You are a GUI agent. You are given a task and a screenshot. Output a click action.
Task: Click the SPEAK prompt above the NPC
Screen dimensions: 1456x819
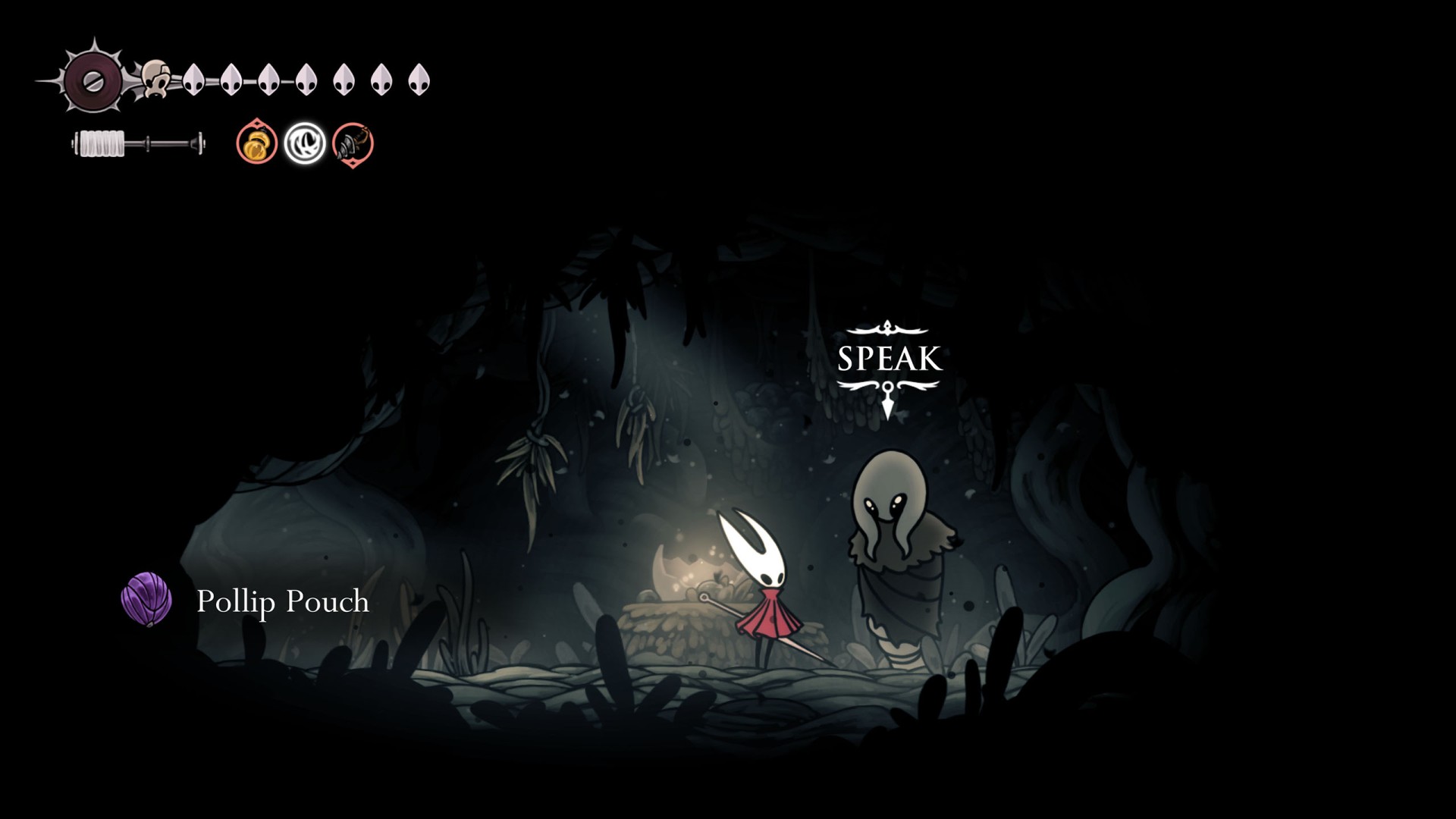click(888, 359)
